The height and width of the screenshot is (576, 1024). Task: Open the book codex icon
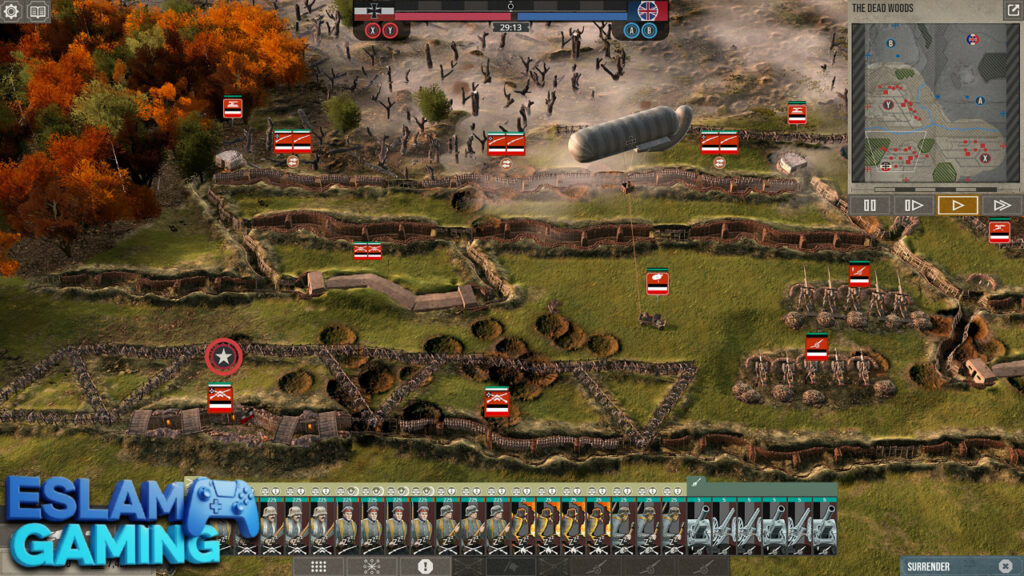coord(38,12)
